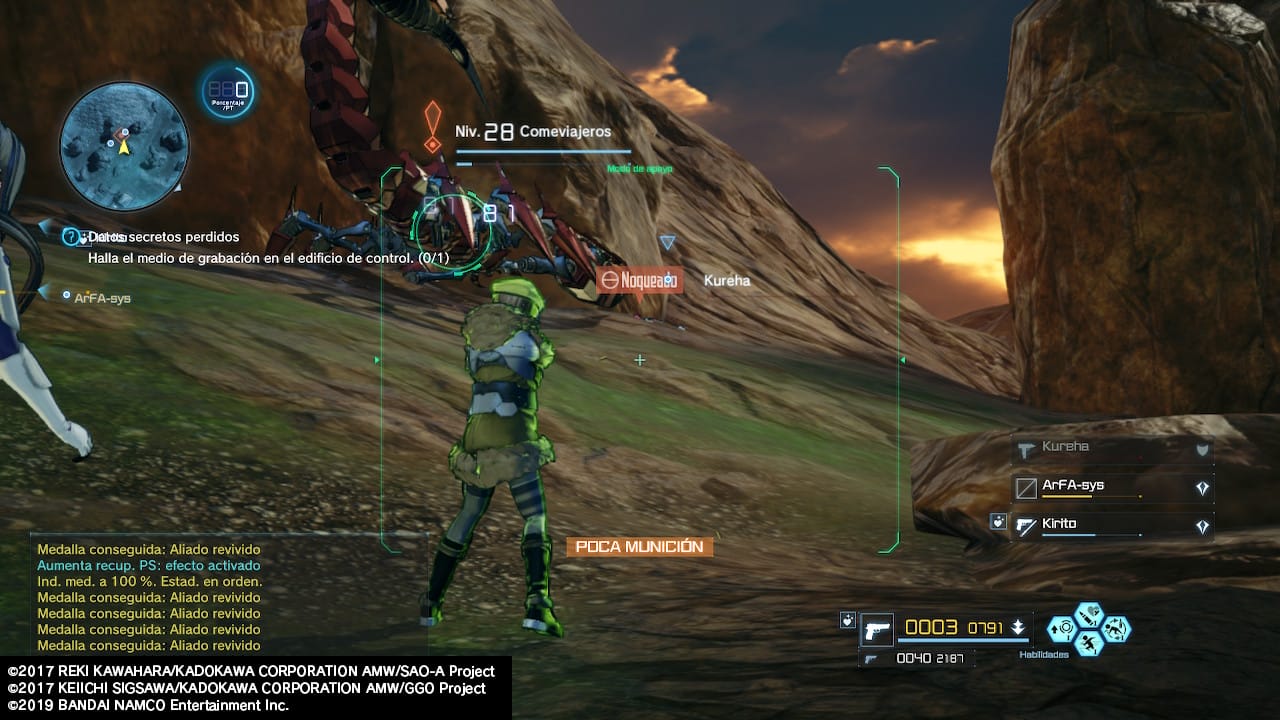
Task: Select the equipped pistol weapon icon
Action: (x=877, y=630)
